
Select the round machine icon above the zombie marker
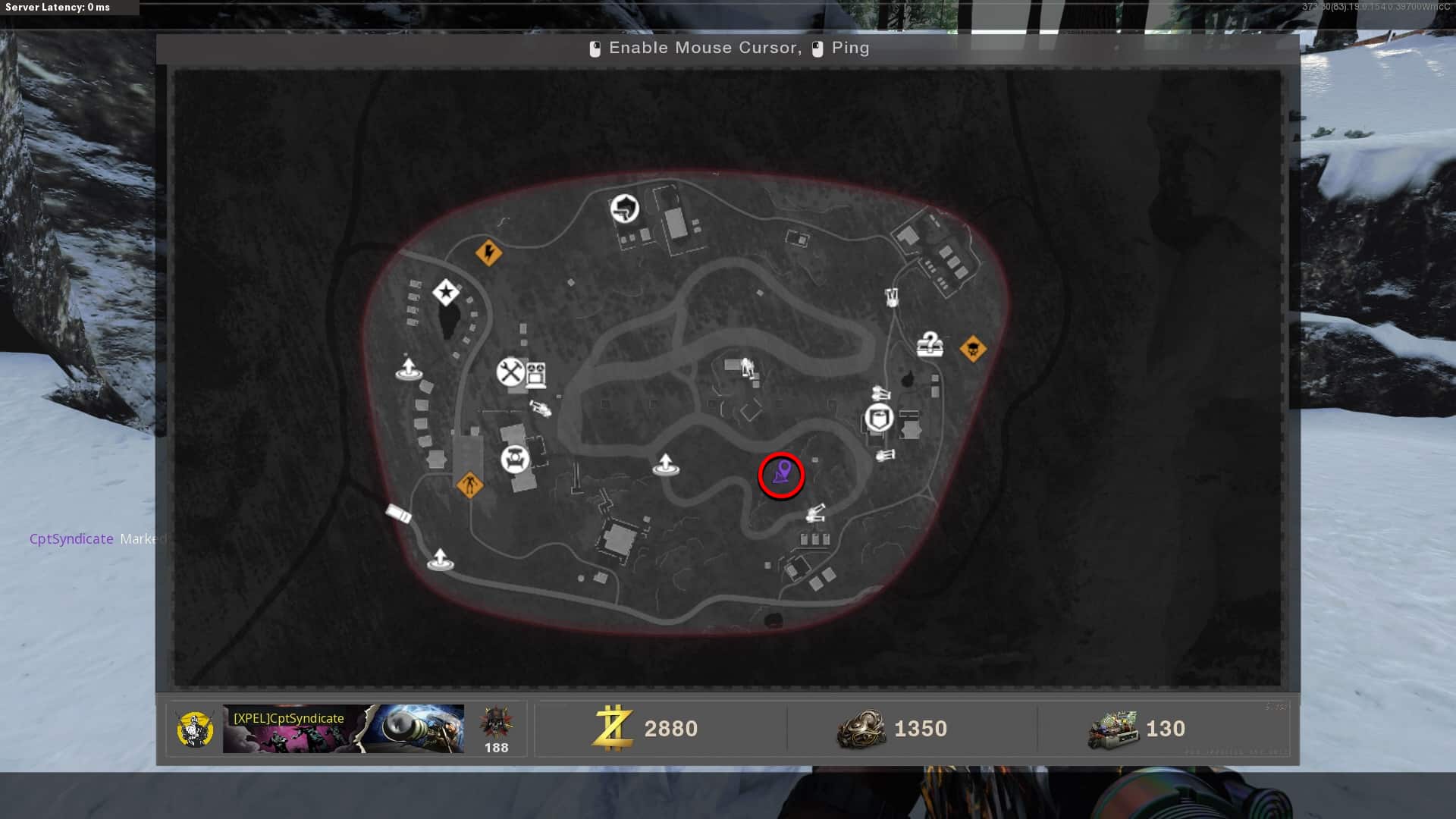[515, 459]
